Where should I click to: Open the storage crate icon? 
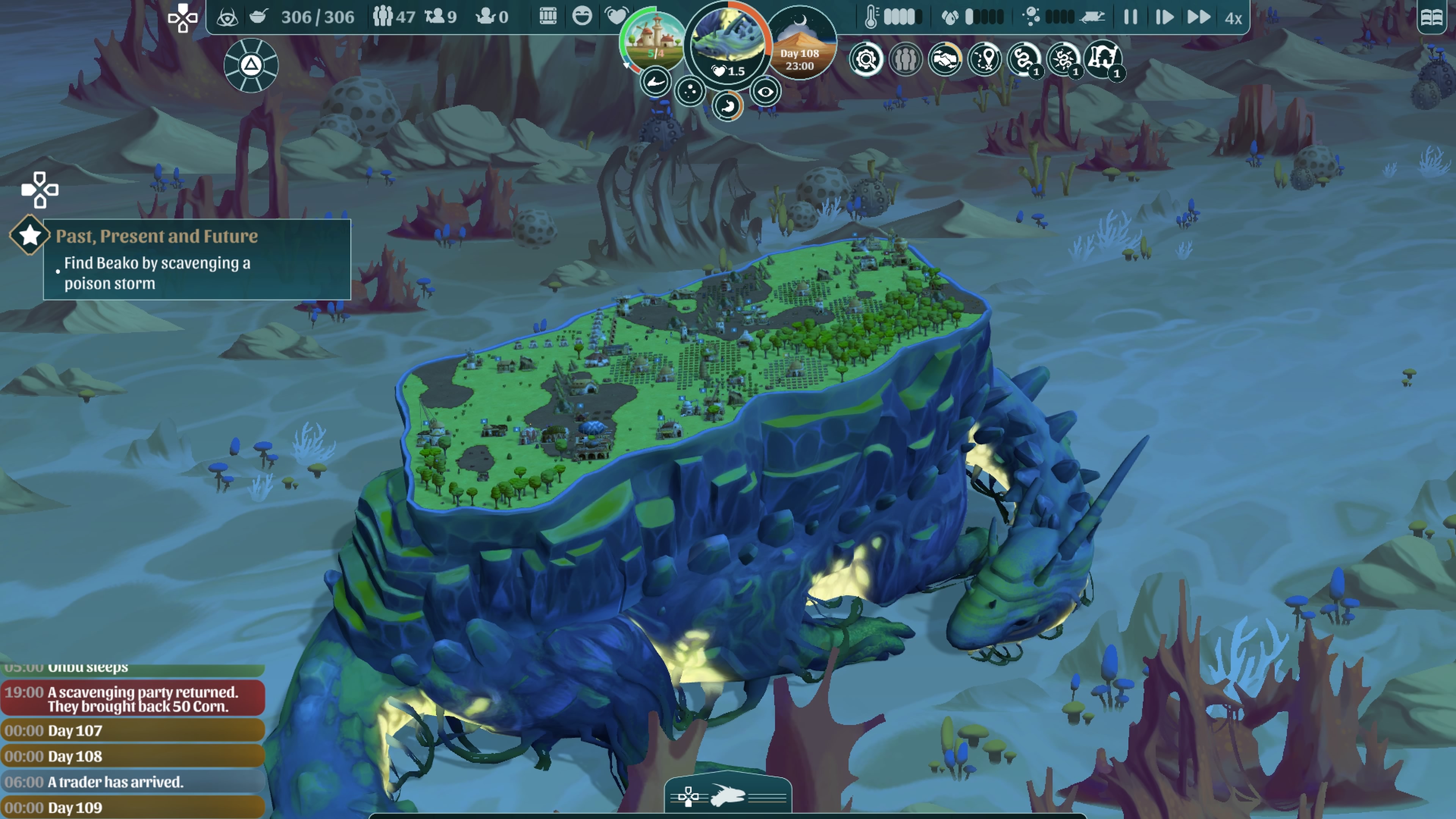tap(548, 16)
